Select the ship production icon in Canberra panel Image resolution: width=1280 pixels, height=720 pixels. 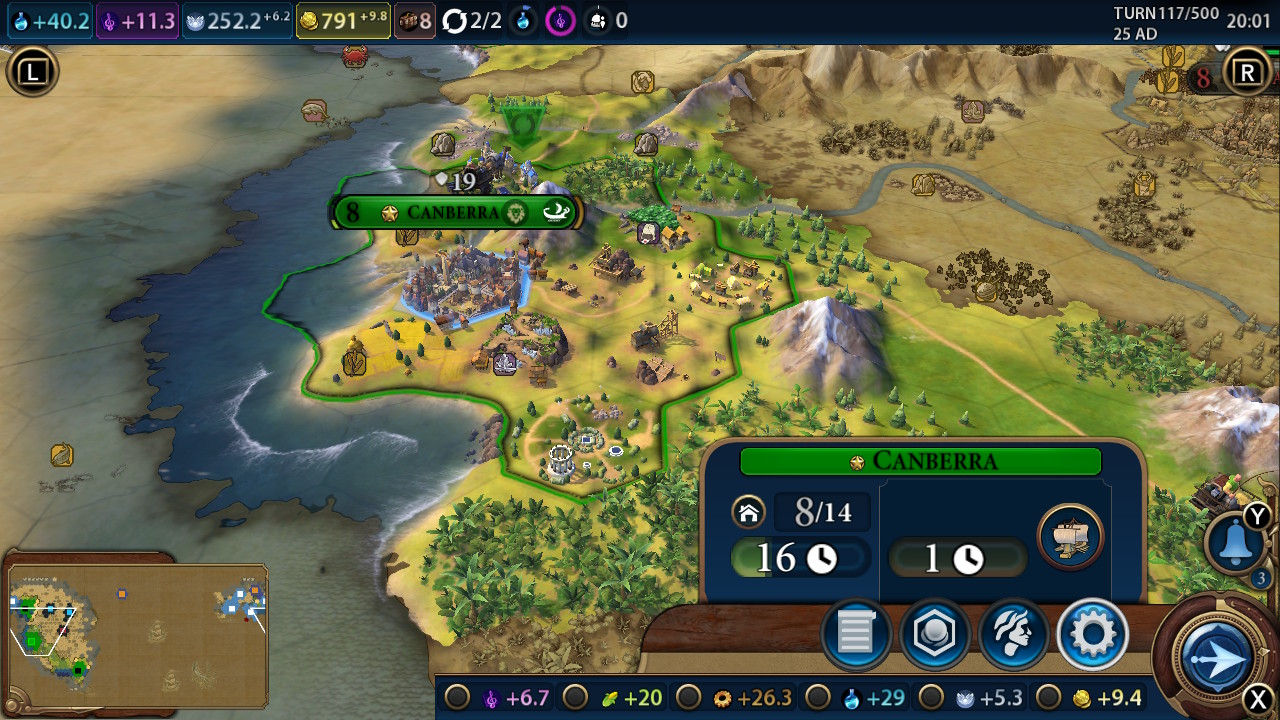tap(1070, 537)
